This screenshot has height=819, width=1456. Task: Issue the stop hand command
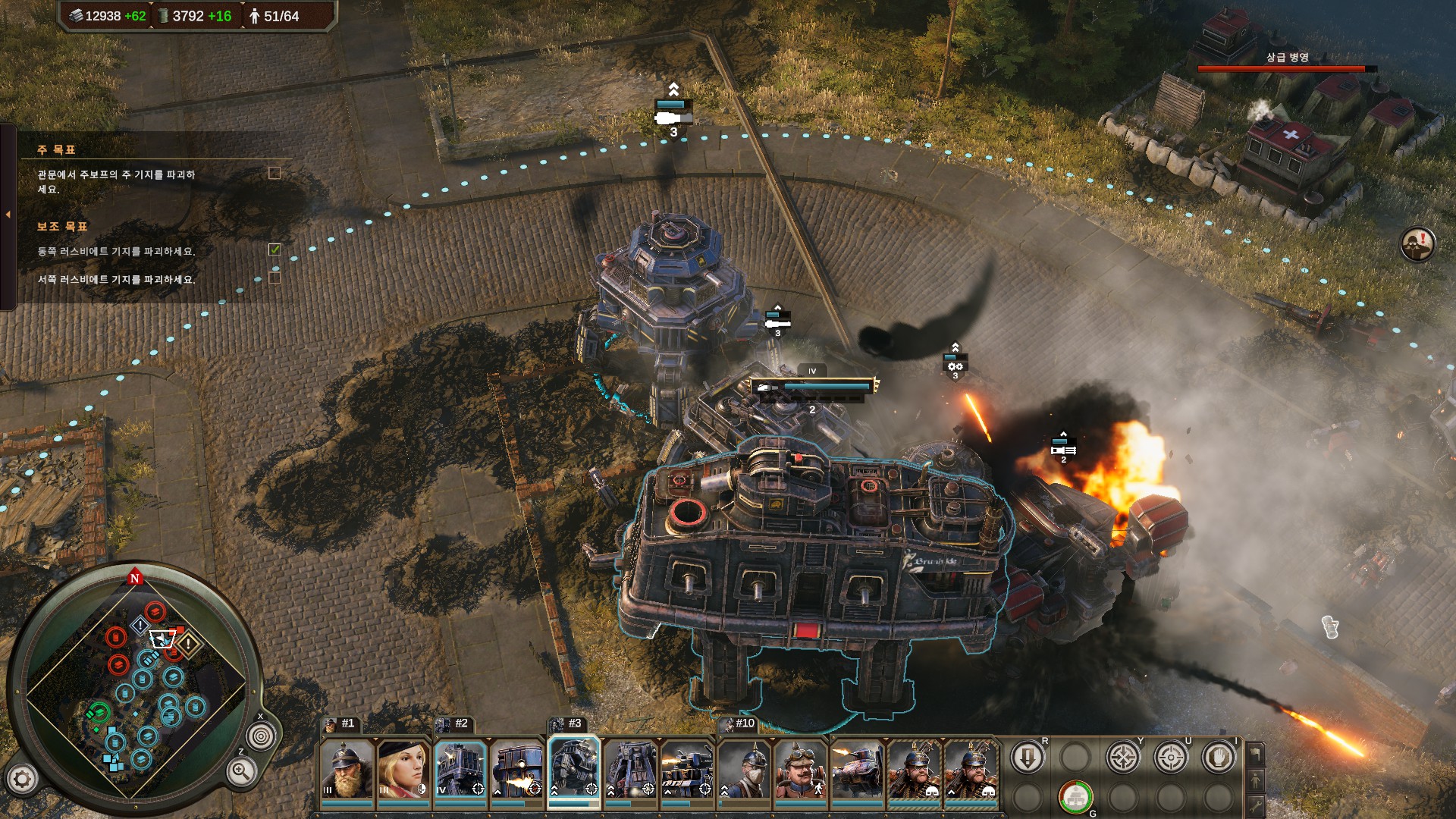(x=1219, y=758)
